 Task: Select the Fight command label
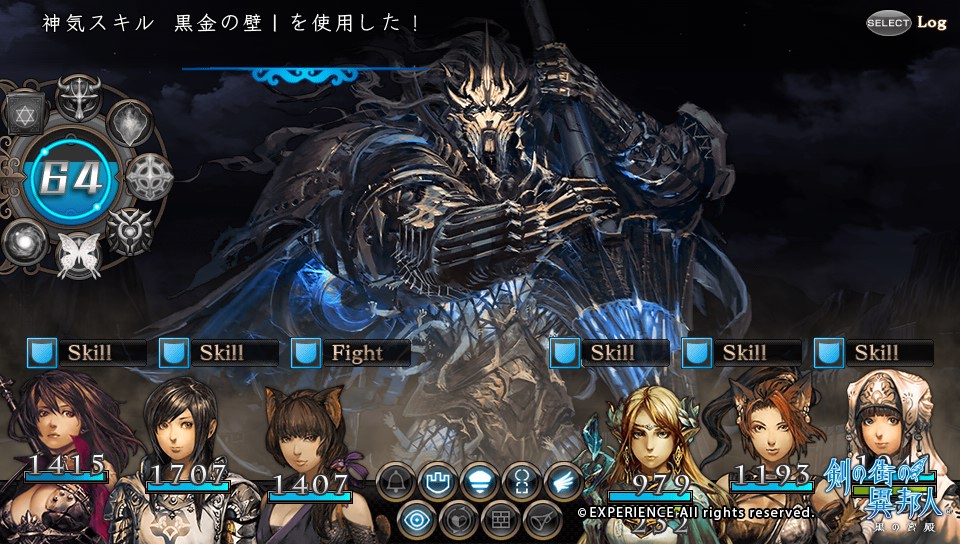[x=357, y=353]
